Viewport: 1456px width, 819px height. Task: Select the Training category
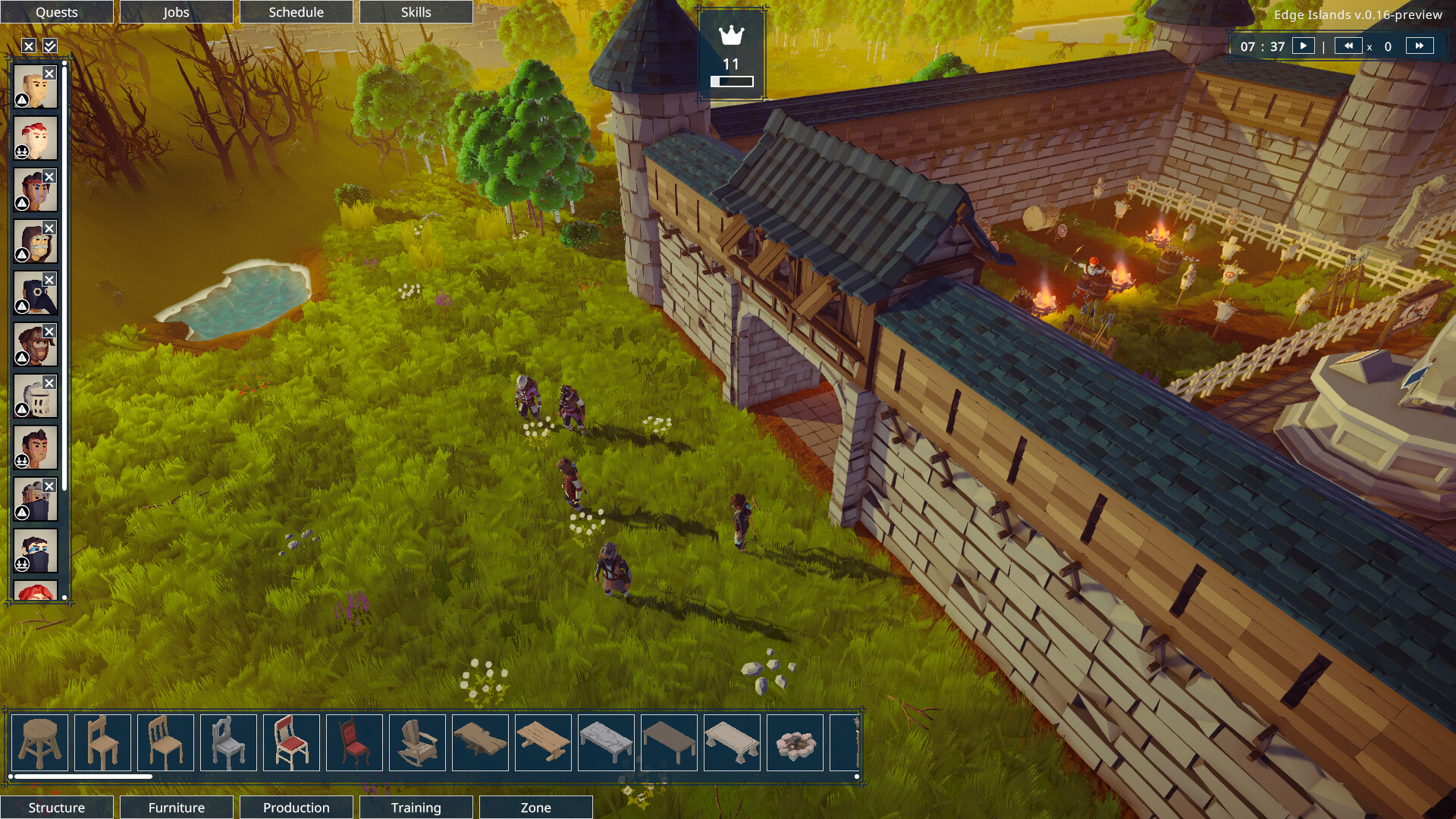416,808
